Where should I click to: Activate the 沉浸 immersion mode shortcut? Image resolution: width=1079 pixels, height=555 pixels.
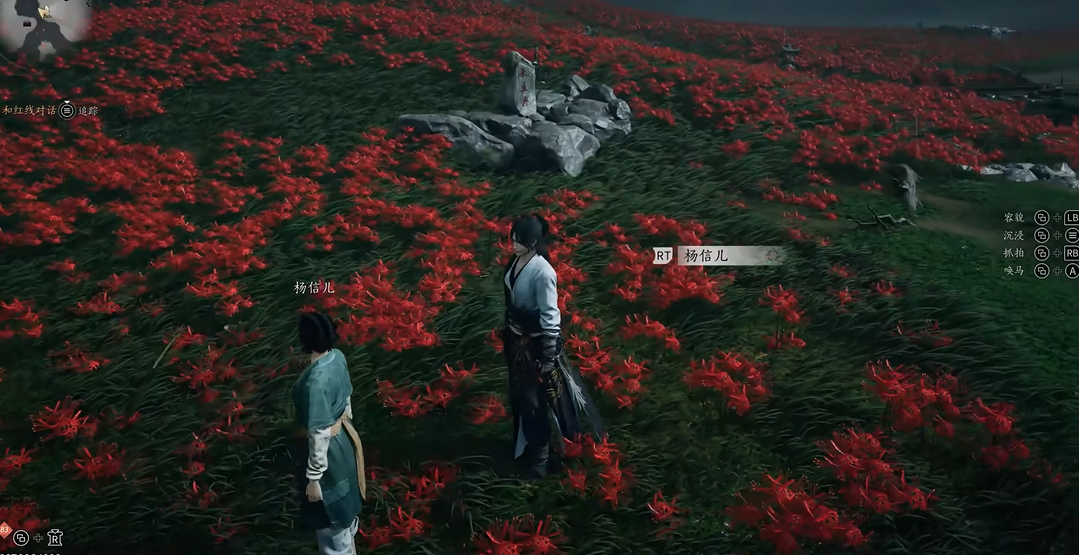coord(1014,235)
